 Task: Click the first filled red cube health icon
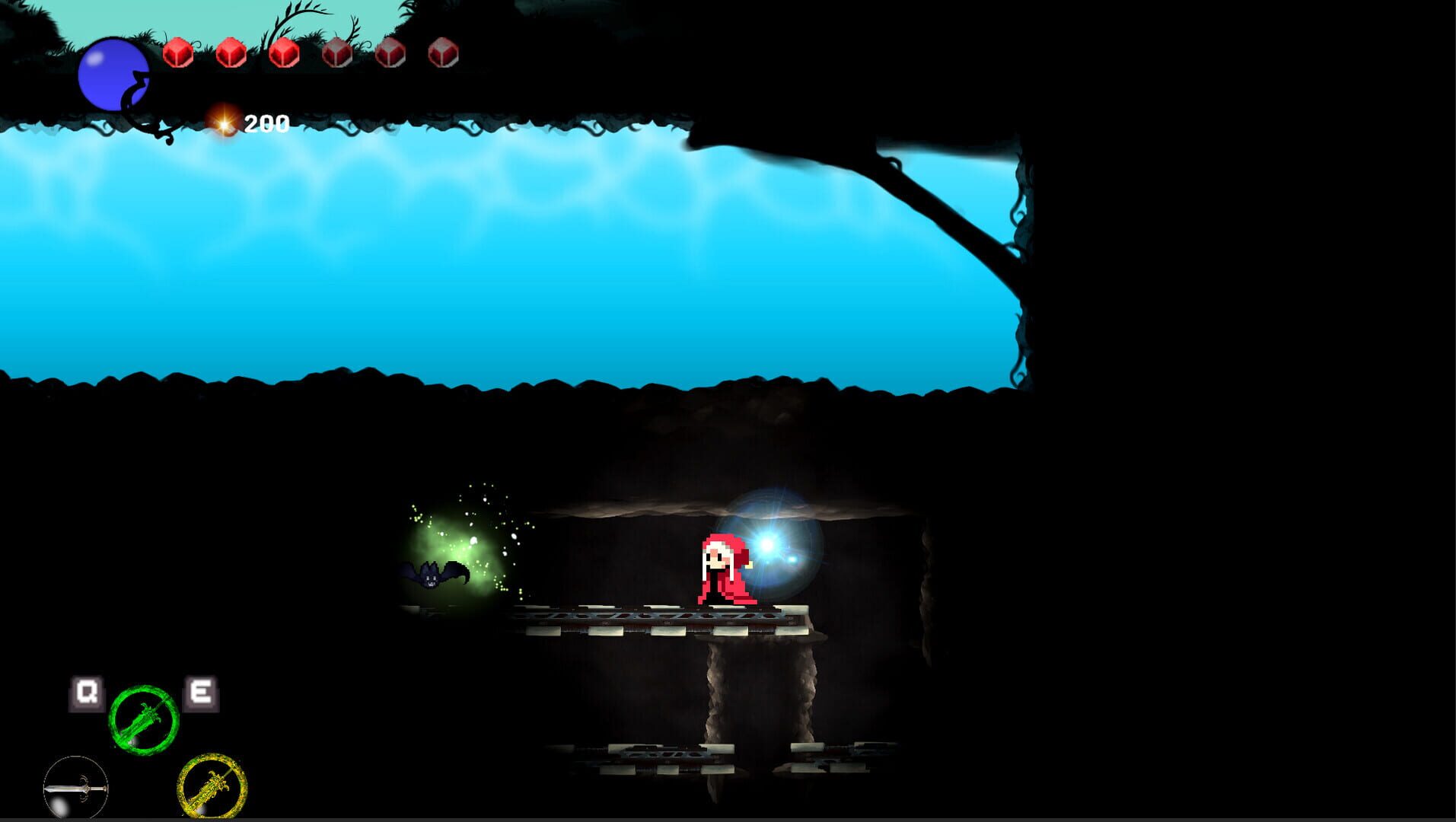click(180, 53)
